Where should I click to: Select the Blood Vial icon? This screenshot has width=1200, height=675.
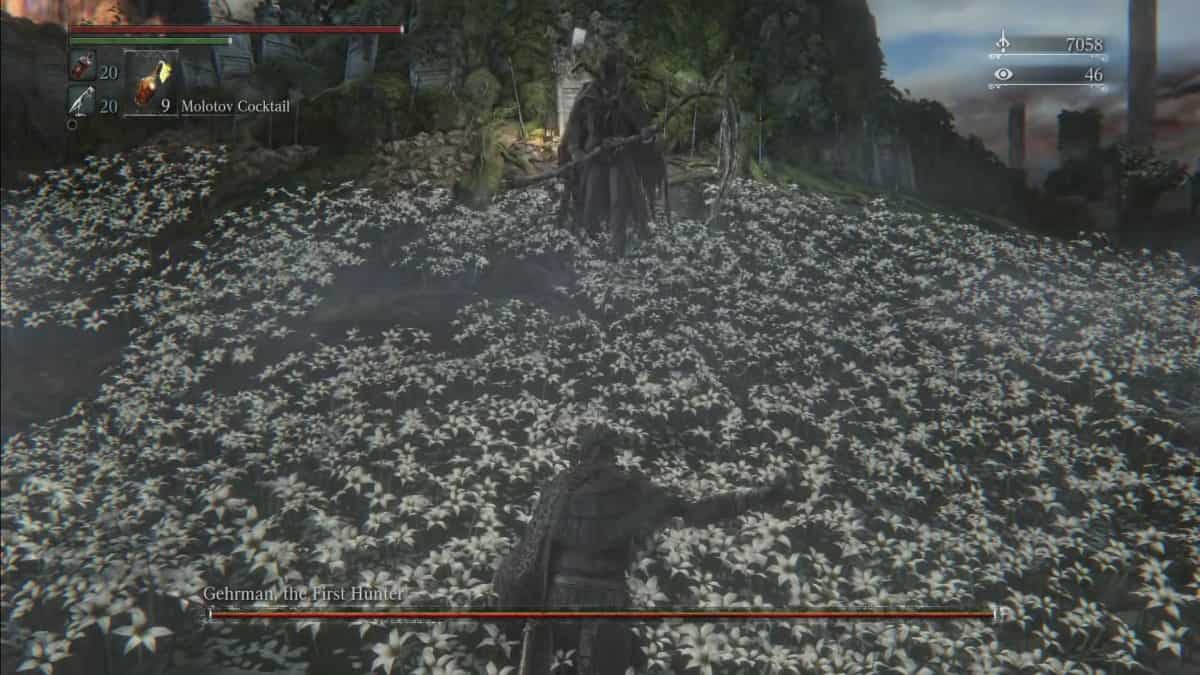(x=82, y=67)
